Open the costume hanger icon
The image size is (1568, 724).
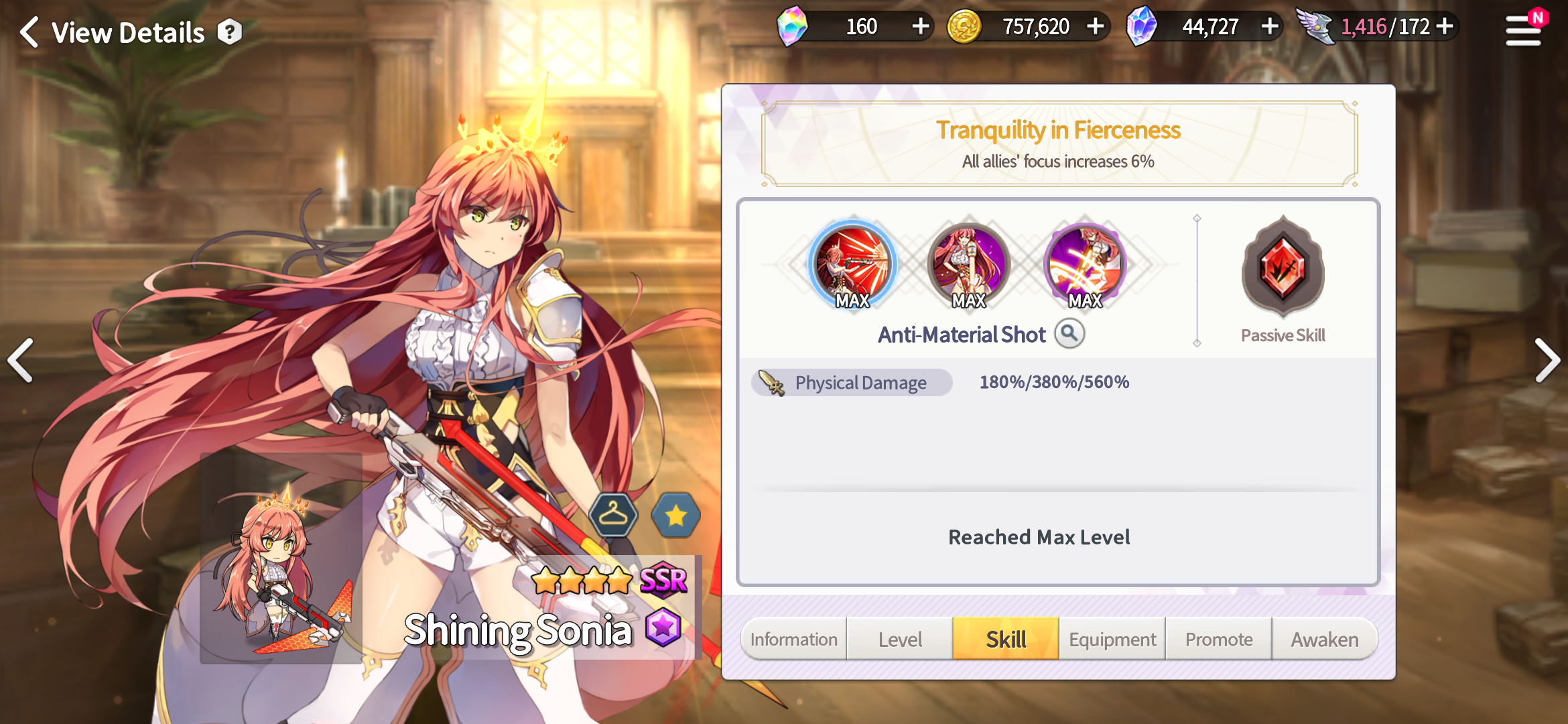613,515
